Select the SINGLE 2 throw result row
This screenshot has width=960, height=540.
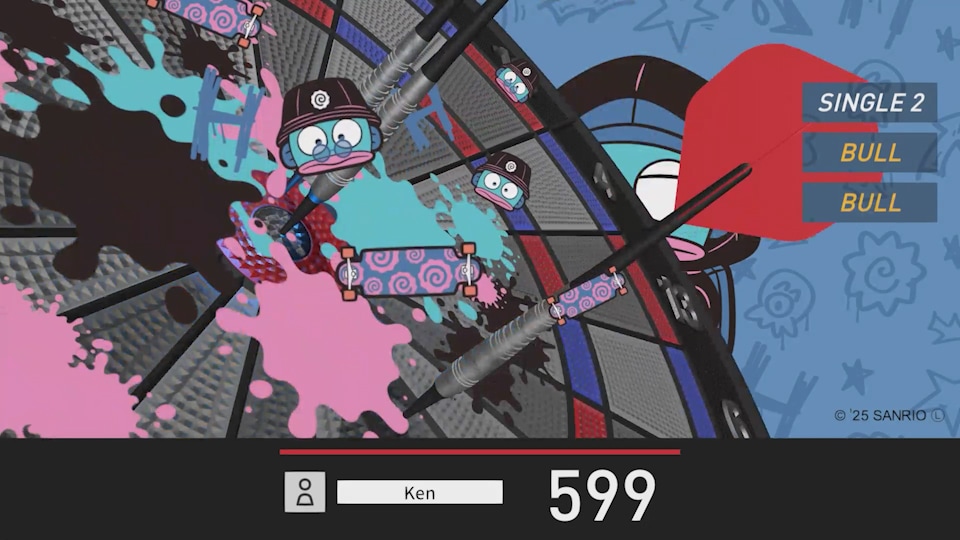coord(869,102)
